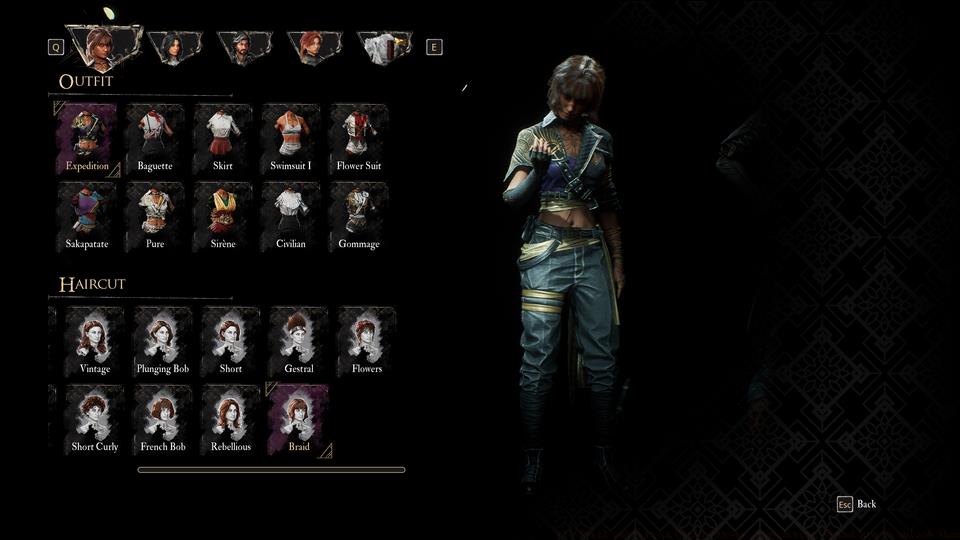Viewport: 960px width, 540px height.
Task: Select the Civilian outfit
Action: (x=291, y=216)
